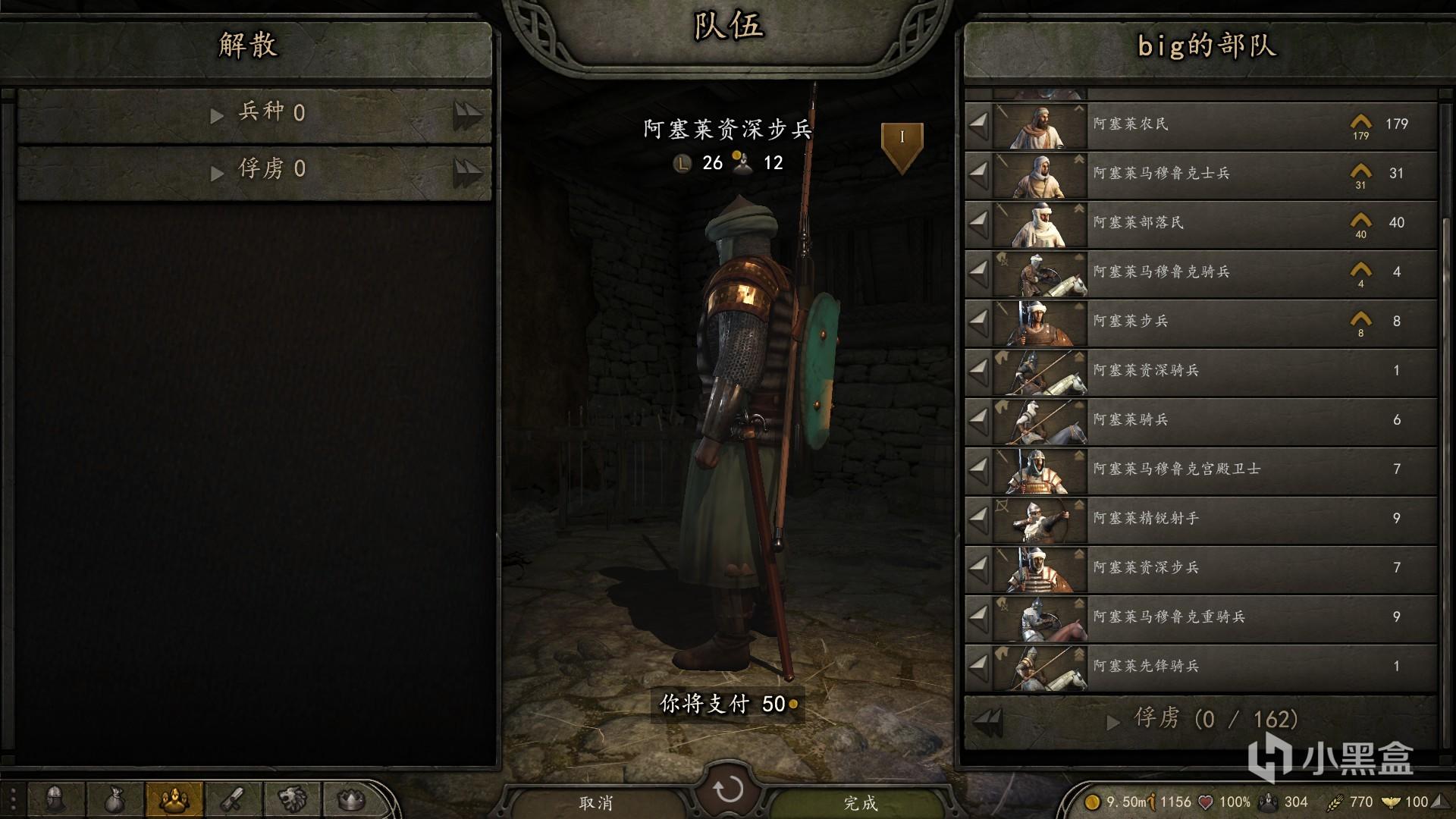Viewport: 1456px width, 819px height.
Task: Open the inventory bag icon
Action: (115, 799)
